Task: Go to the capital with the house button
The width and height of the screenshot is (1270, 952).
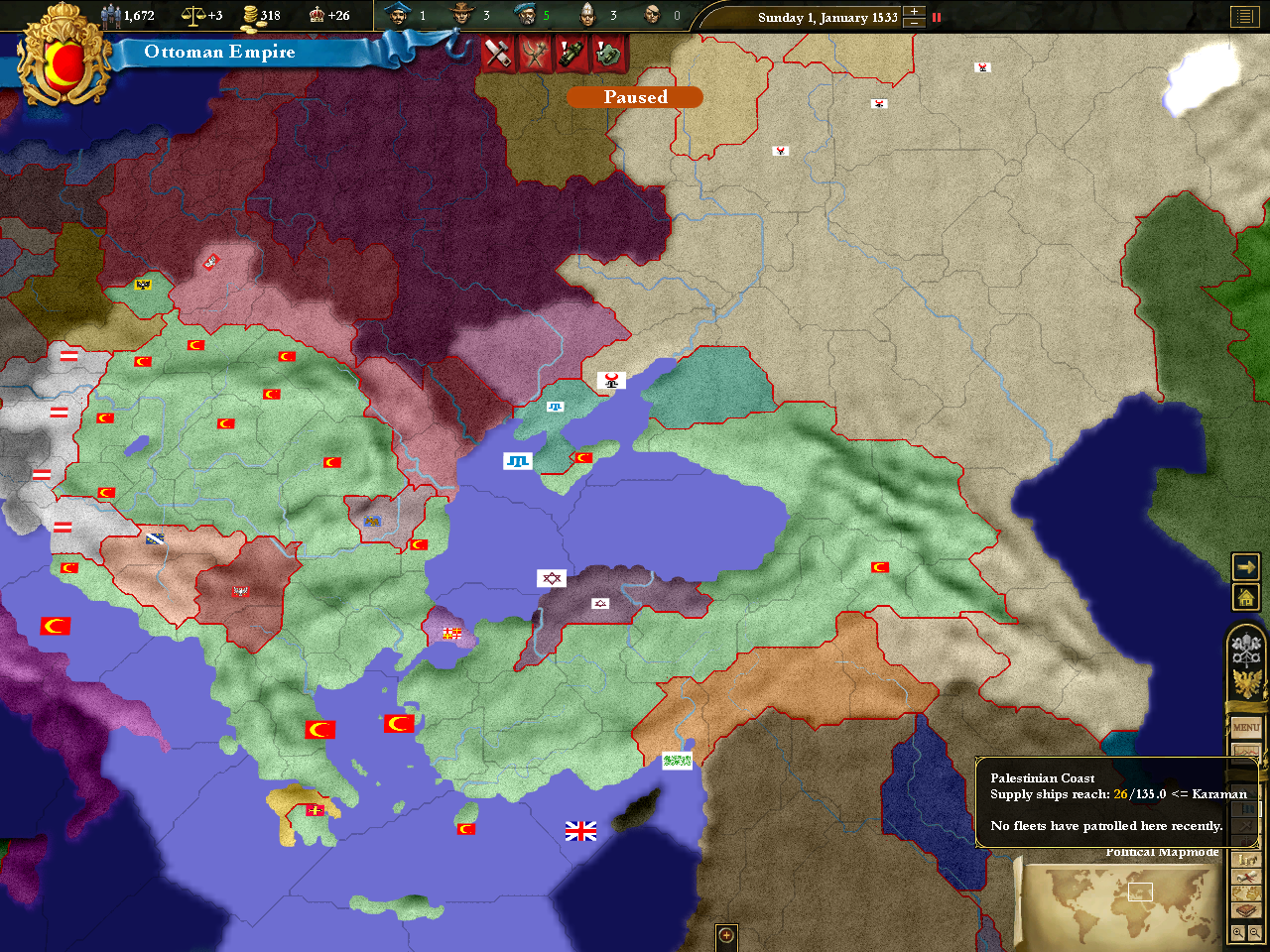Action: [x=1245, y=597]
